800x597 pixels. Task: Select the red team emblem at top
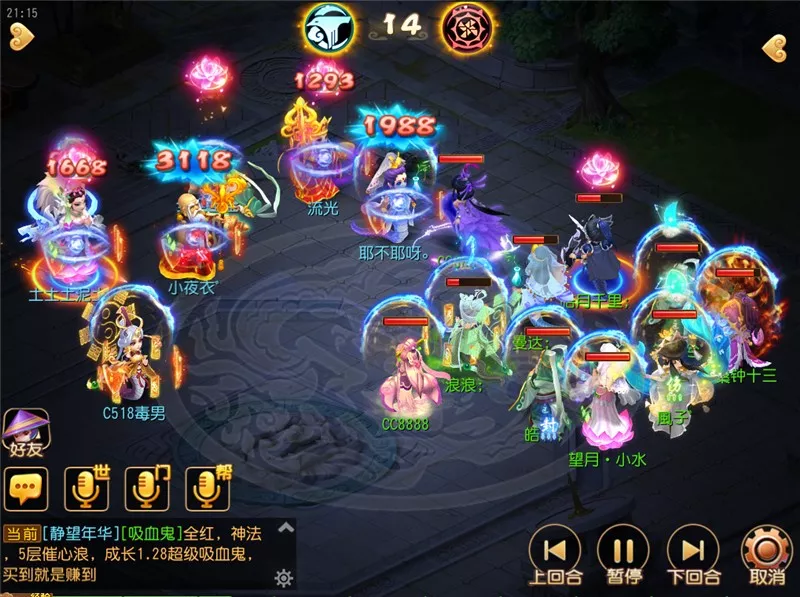pos(466,27)
